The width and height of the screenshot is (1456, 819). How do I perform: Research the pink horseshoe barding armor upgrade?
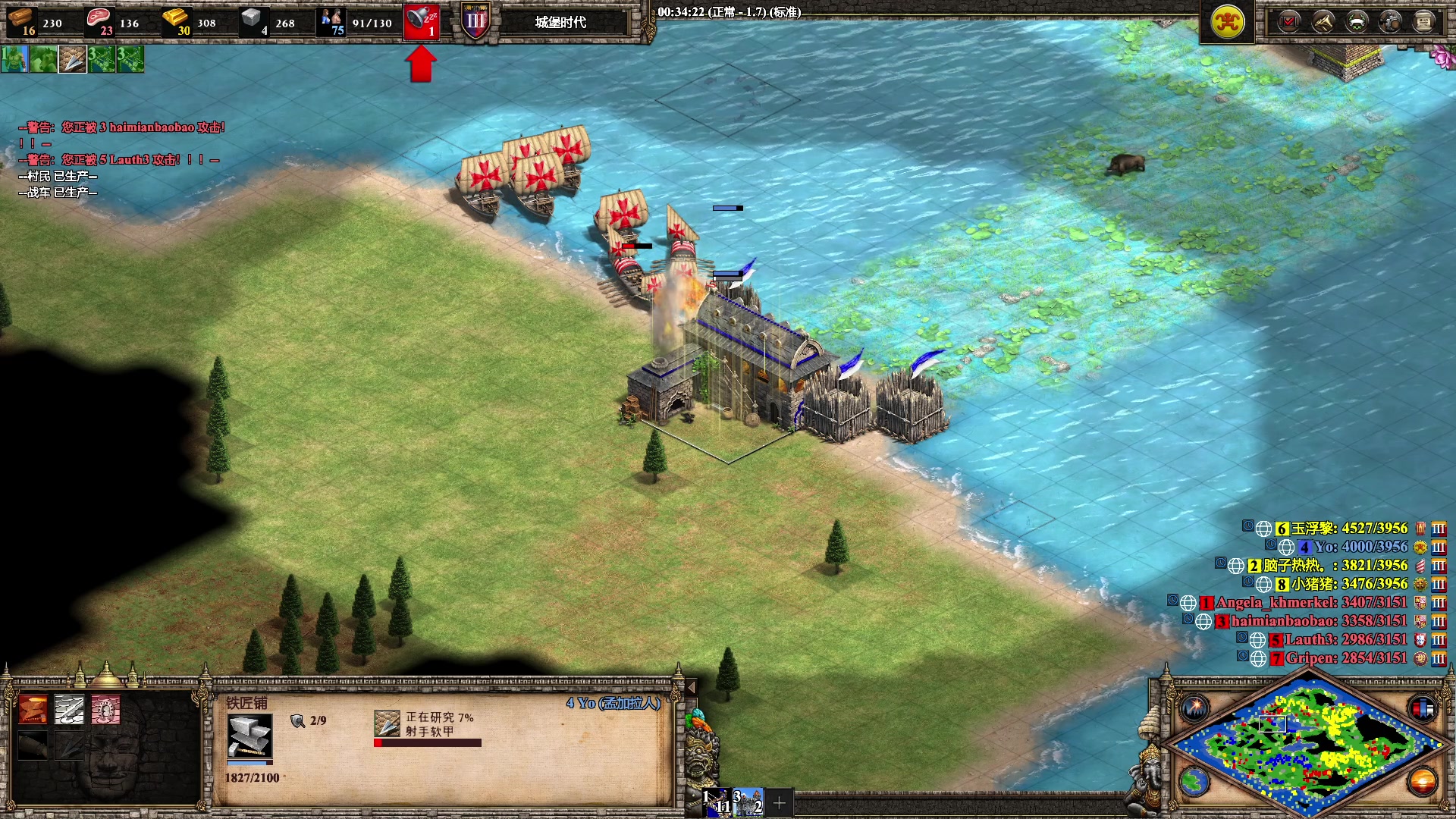[105, 710]
